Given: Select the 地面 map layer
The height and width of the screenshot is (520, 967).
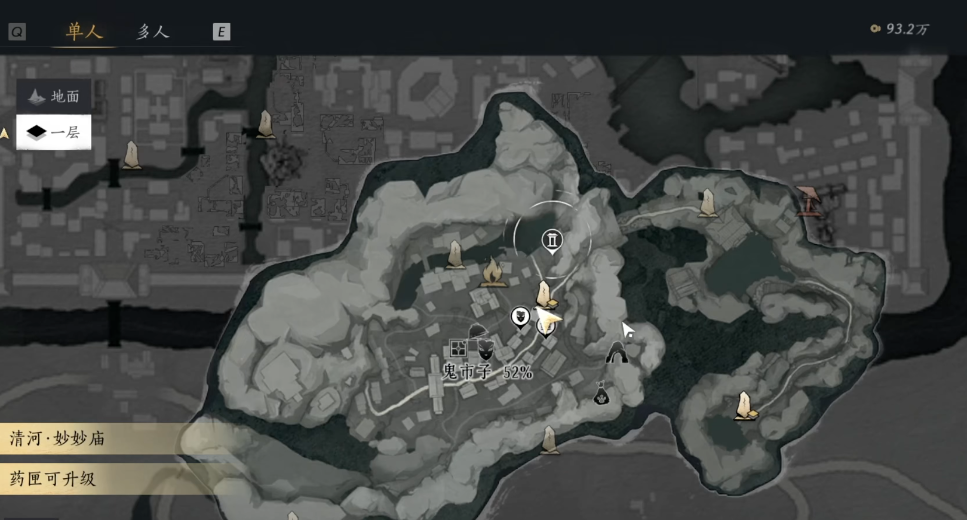Looking at the screenshot, I should coord(55,96).
